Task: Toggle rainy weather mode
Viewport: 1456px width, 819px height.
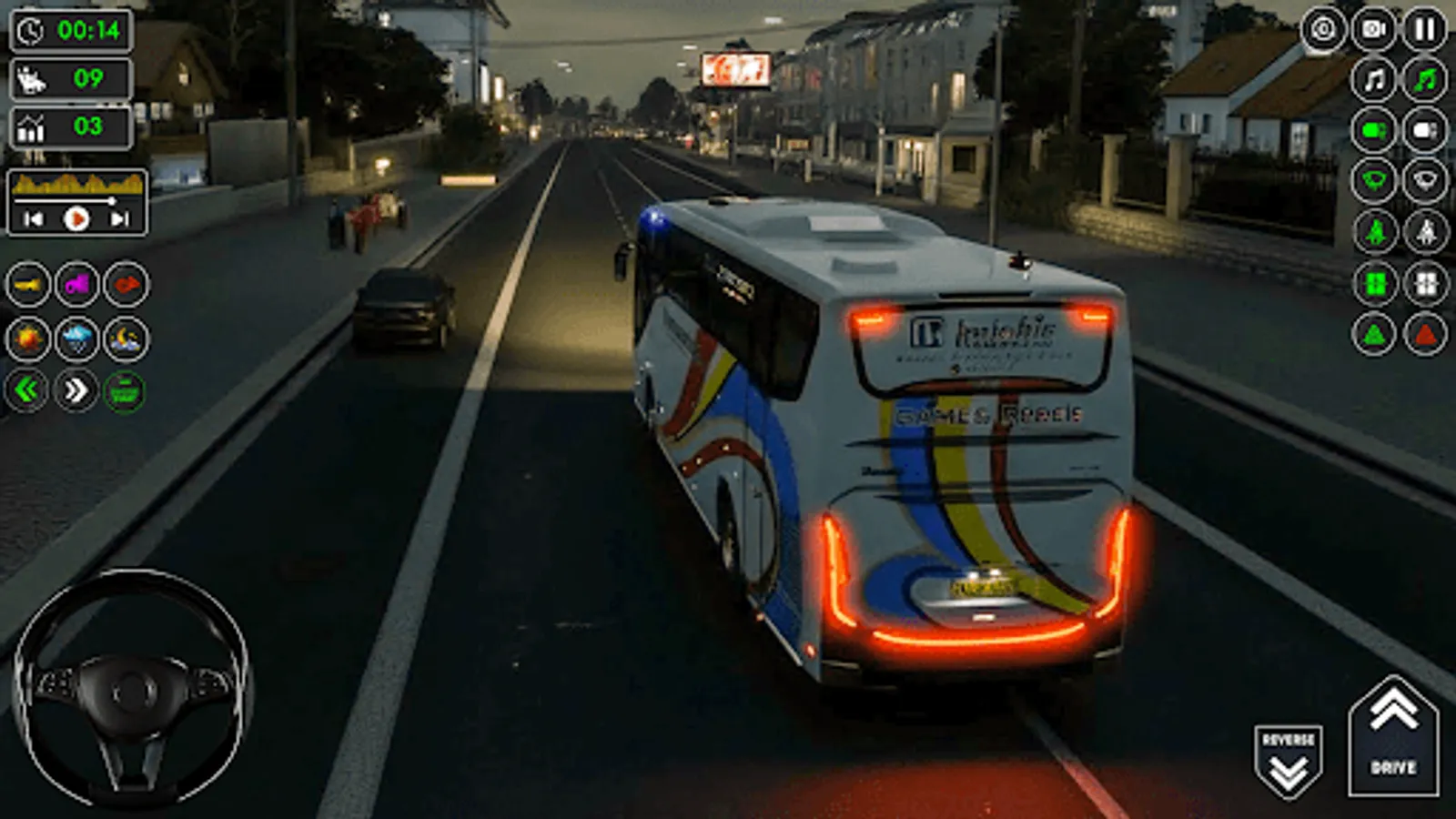Action: point(77,339)
